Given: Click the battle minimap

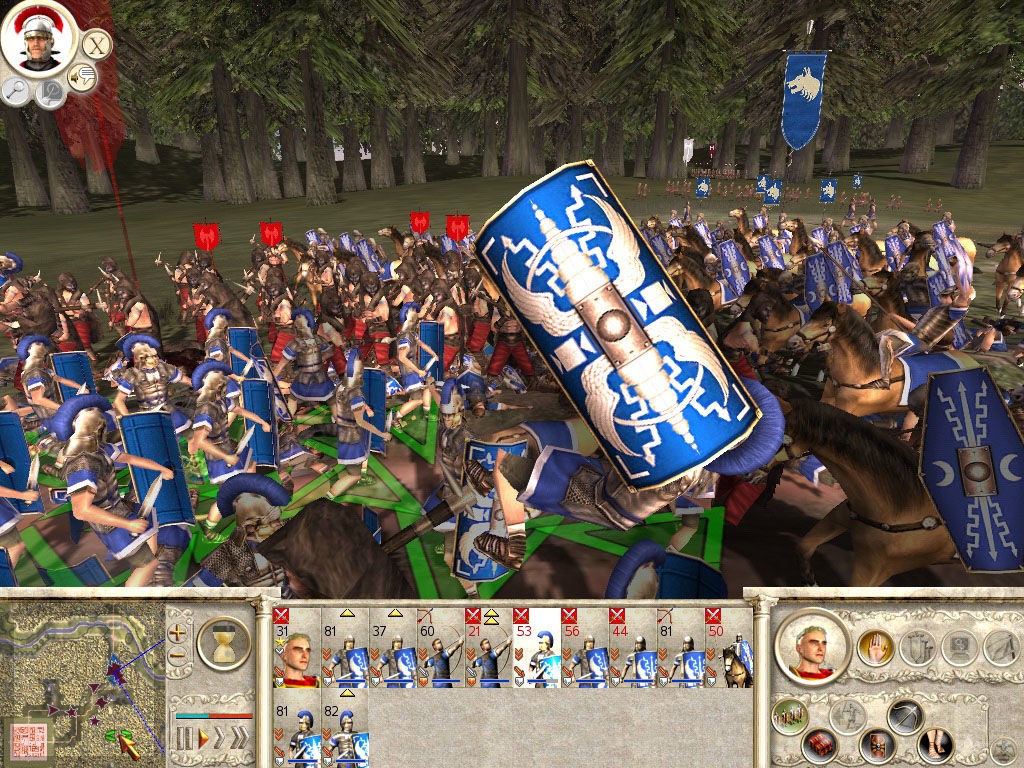Looking at the screenshot, I should 82,681.
